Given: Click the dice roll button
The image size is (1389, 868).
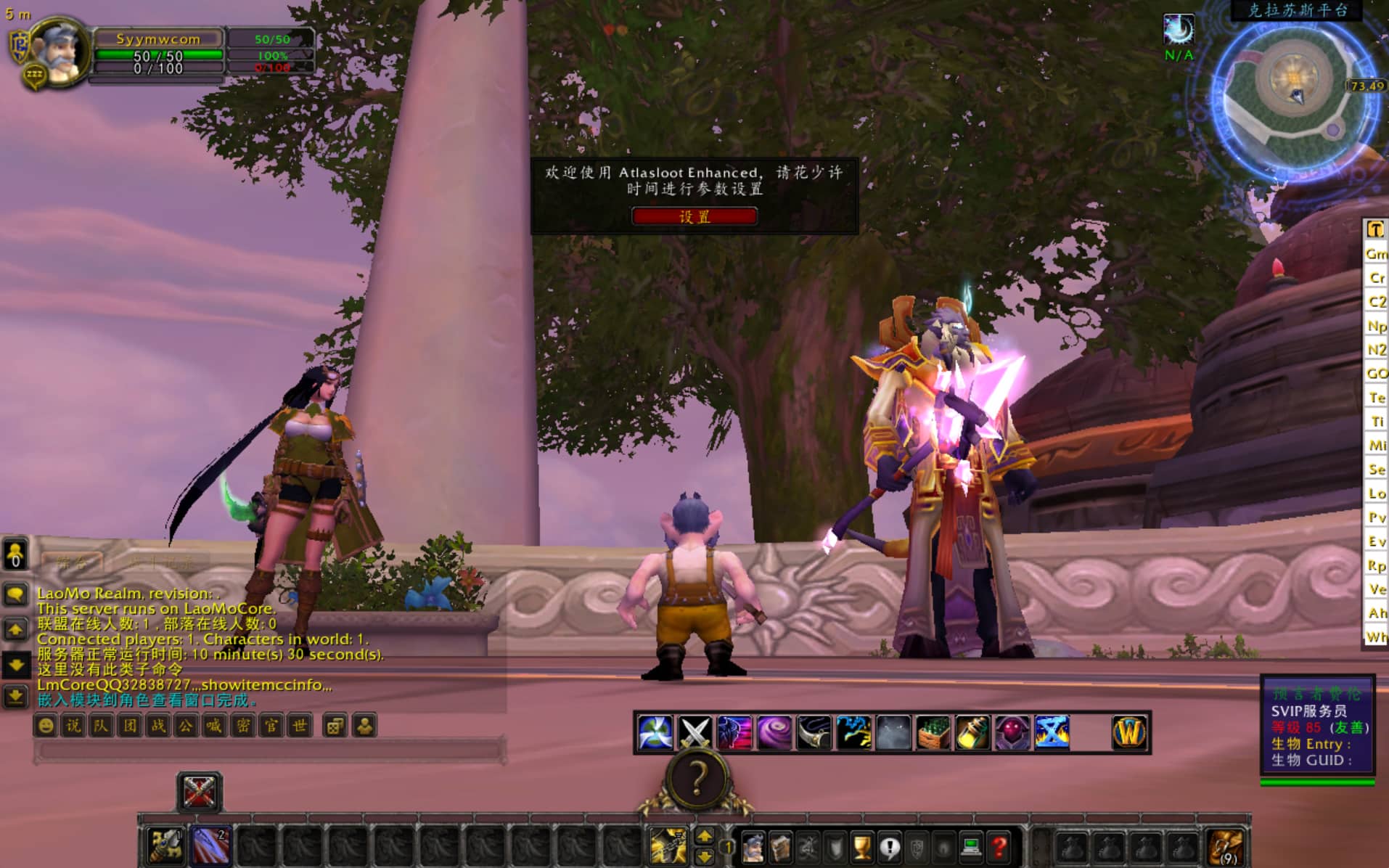Looking at the screenshot, I should (x=335, y=726).
